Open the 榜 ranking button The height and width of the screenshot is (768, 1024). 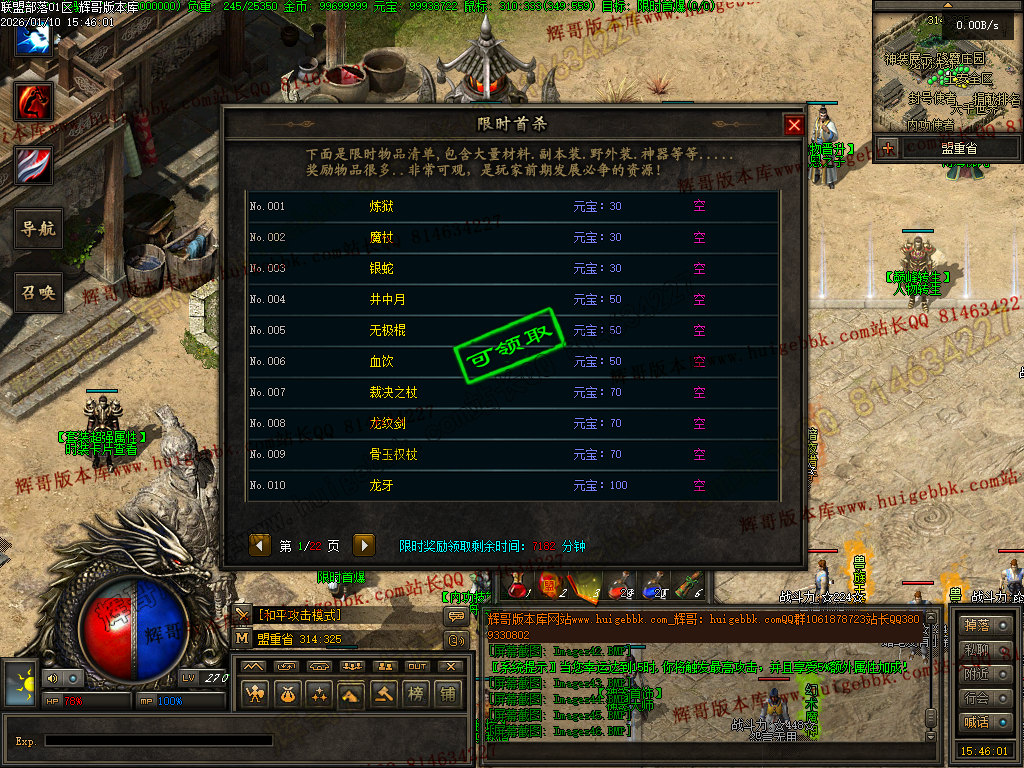[x=416, y=692]
